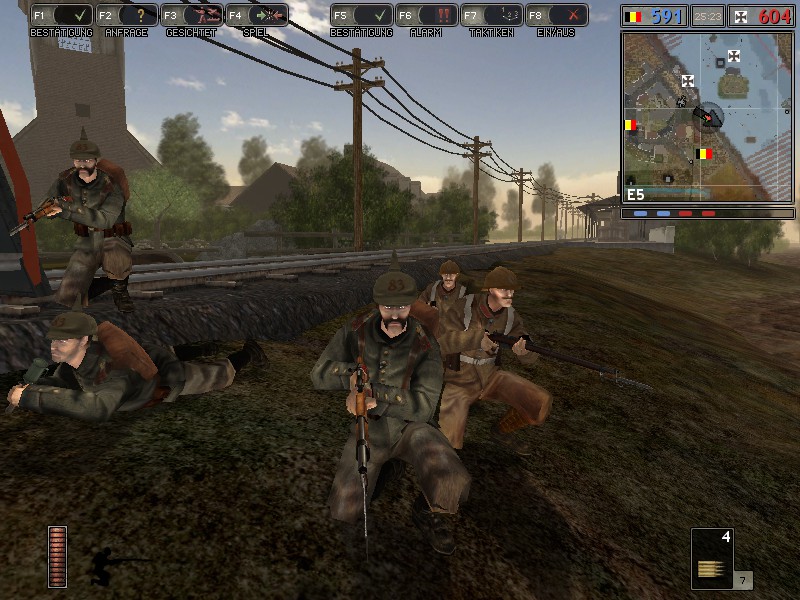Open the F7 Taktiken menu

tap(491, 16)
